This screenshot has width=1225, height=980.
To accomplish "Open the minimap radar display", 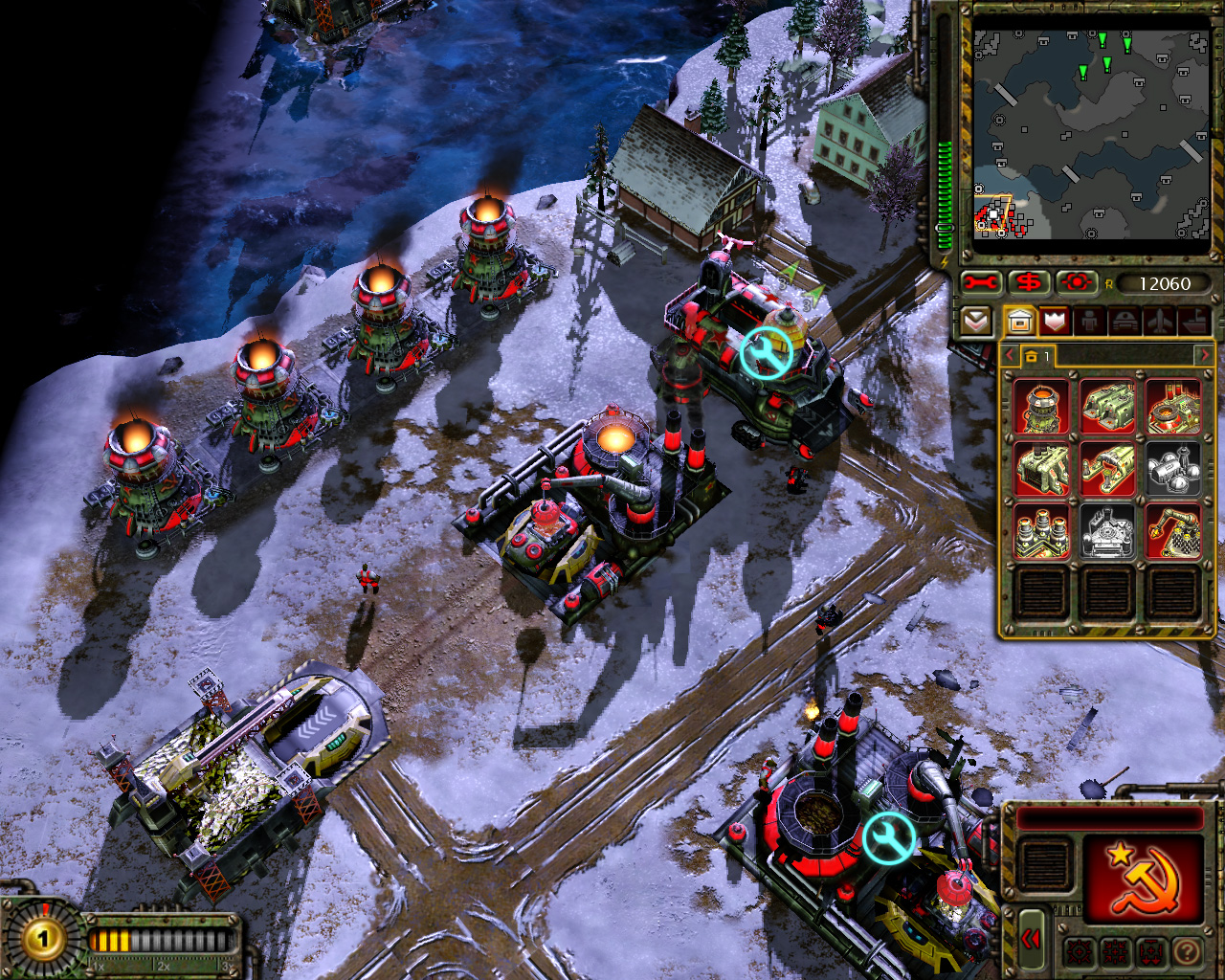I will [x=1092, y=135].
